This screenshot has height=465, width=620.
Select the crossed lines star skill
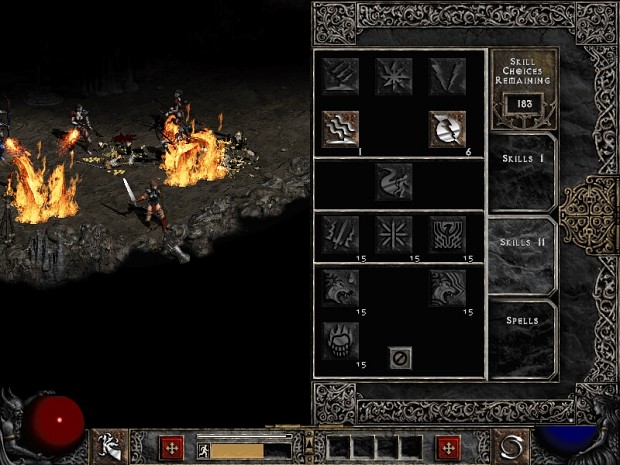(x=393, y=234)
